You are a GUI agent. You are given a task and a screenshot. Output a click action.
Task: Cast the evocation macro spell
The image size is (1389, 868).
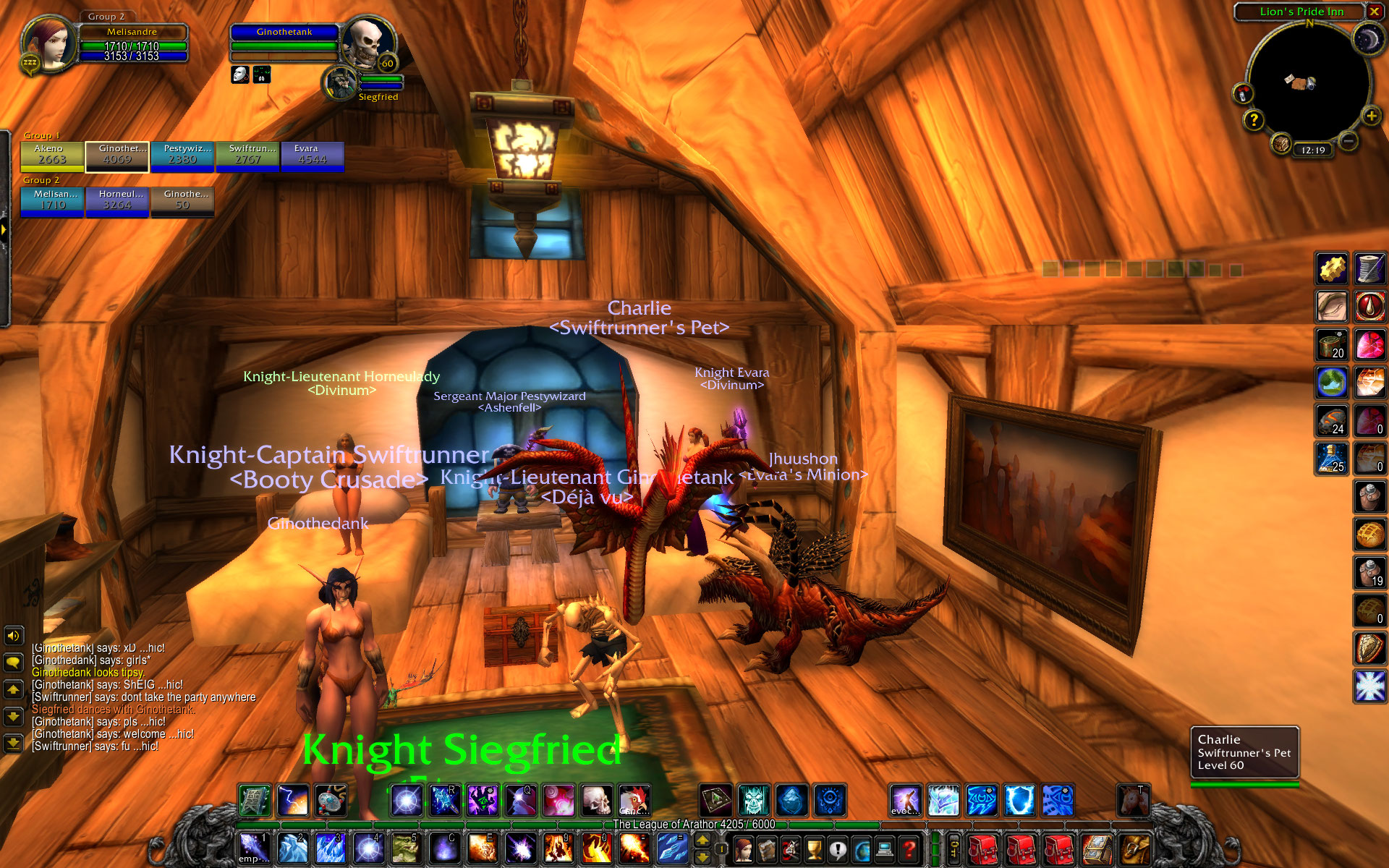coord(905,801)
